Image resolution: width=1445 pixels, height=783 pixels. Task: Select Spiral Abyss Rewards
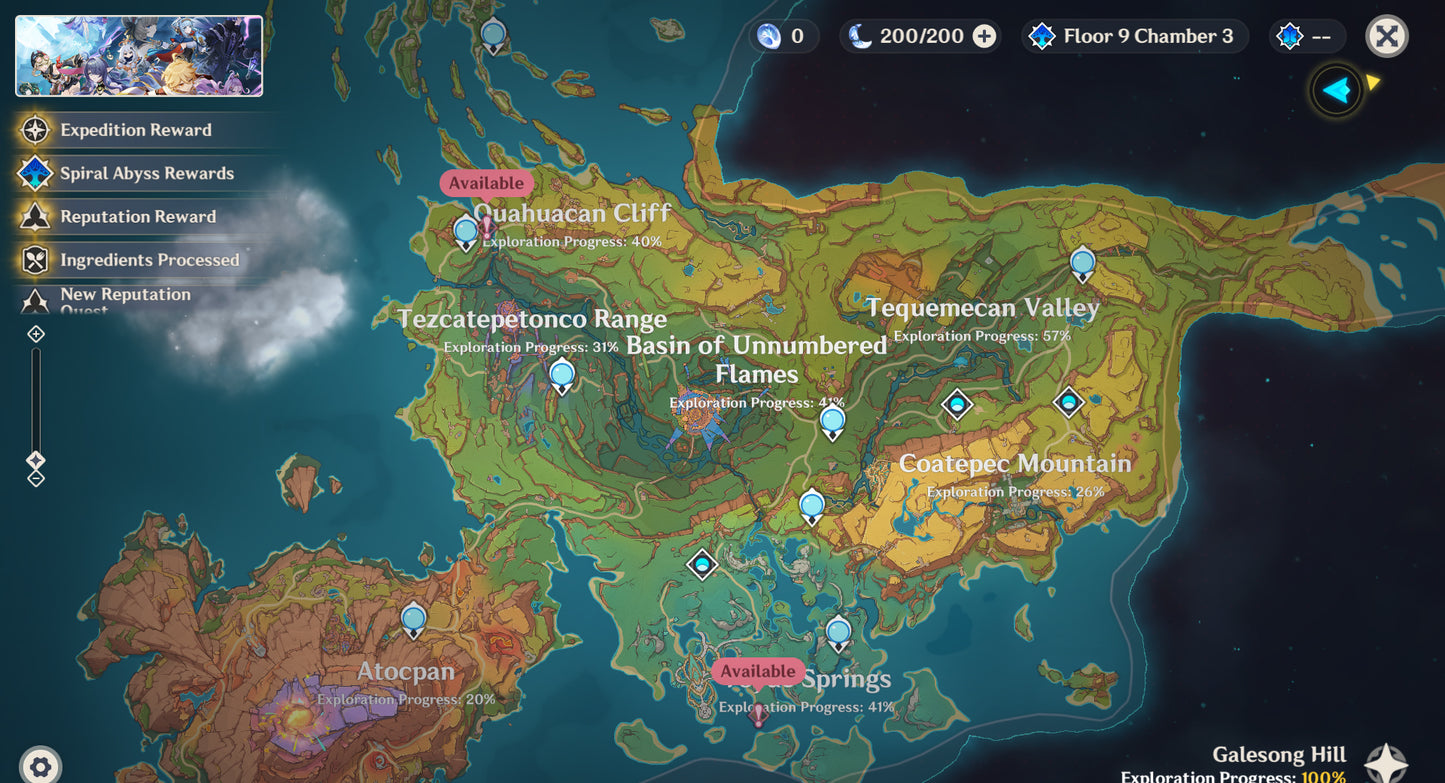146,173
